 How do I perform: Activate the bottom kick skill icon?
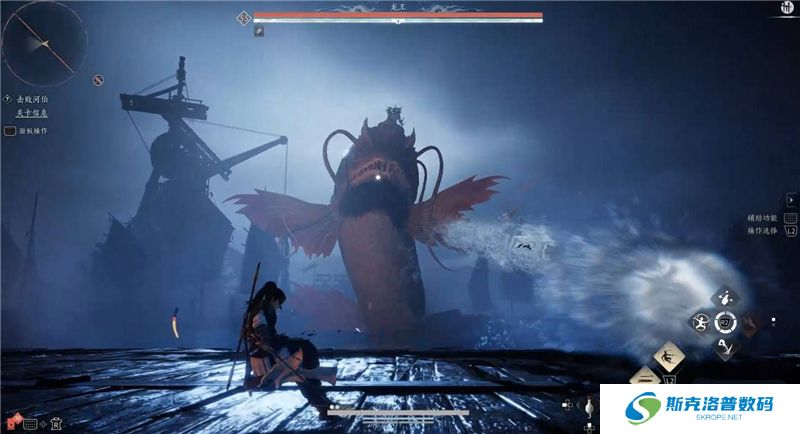(725, 346)
